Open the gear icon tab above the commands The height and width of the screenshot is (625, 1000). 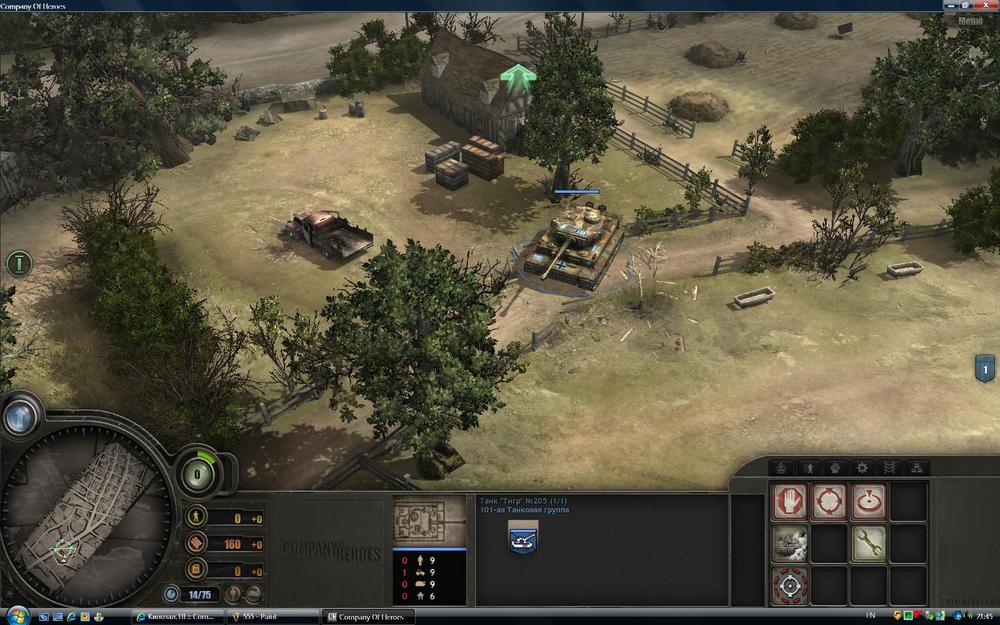(x=862, y=467)
